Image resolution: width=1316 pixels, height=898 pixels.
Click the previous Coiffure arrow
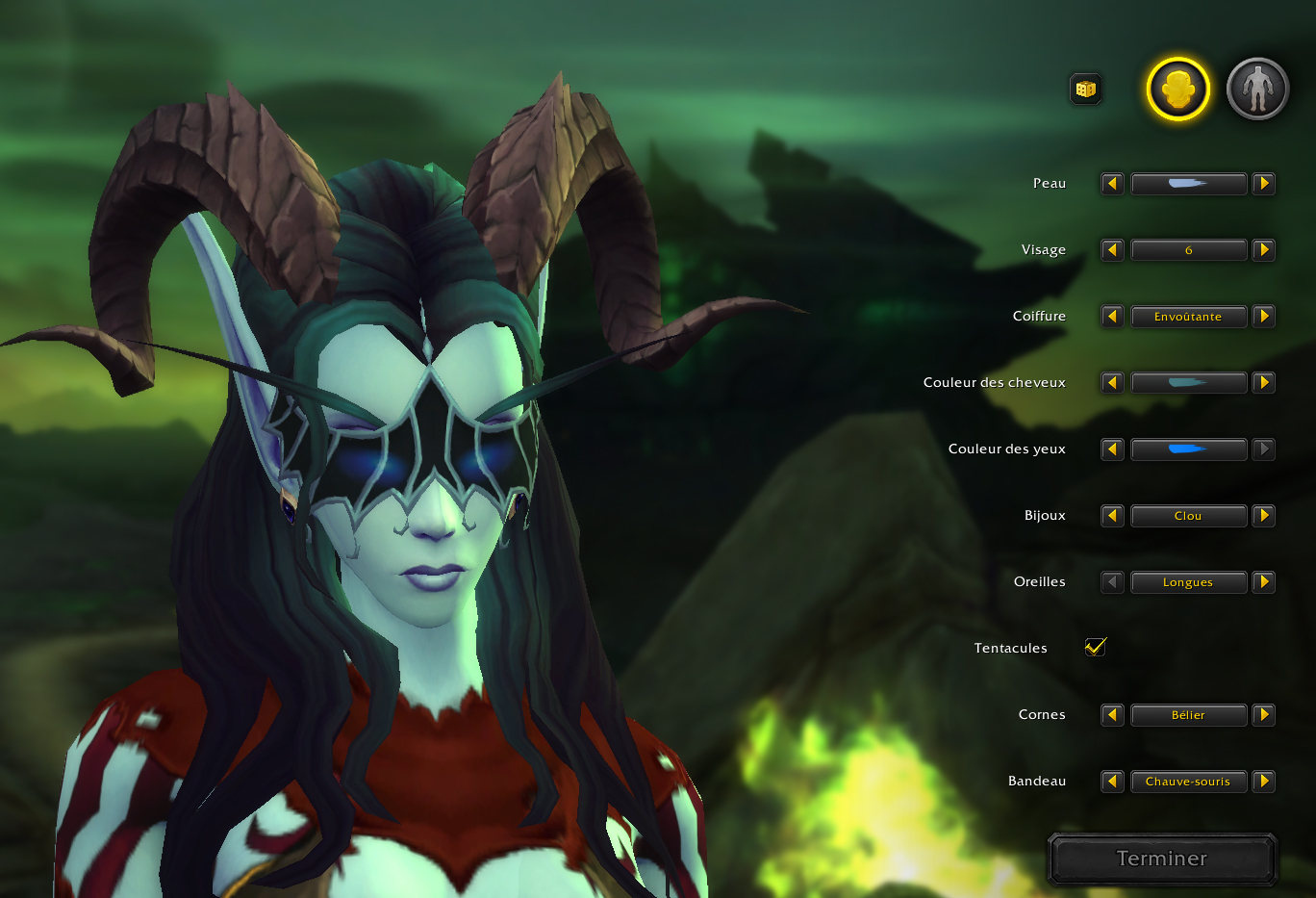click(1112, 316)
